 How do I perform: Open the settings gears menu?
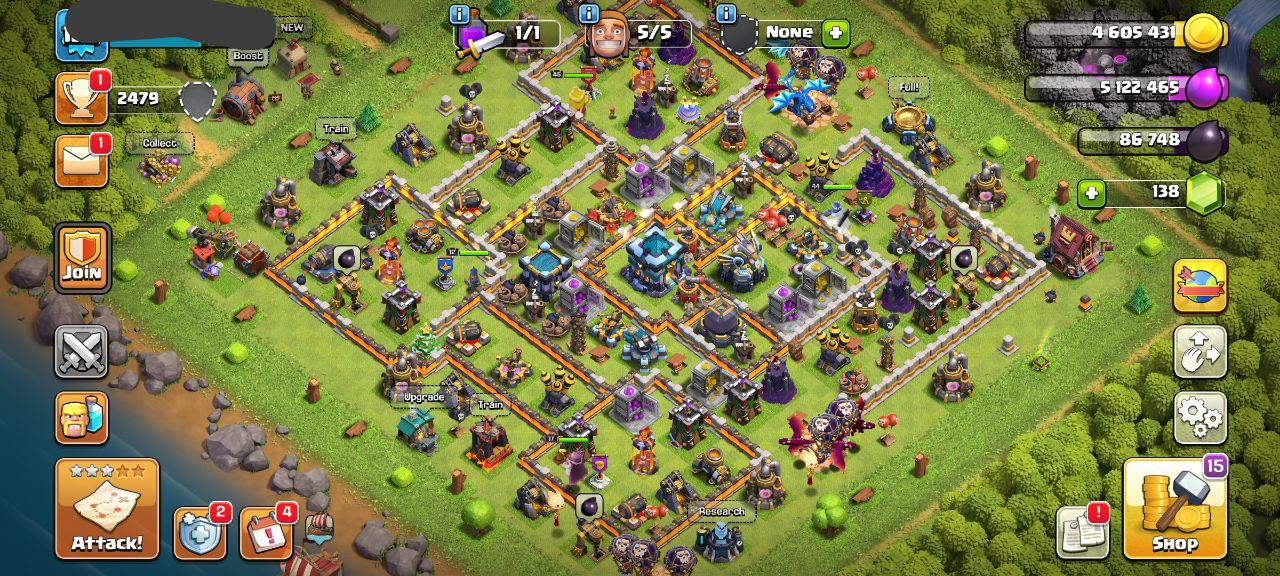point(1199,417)
